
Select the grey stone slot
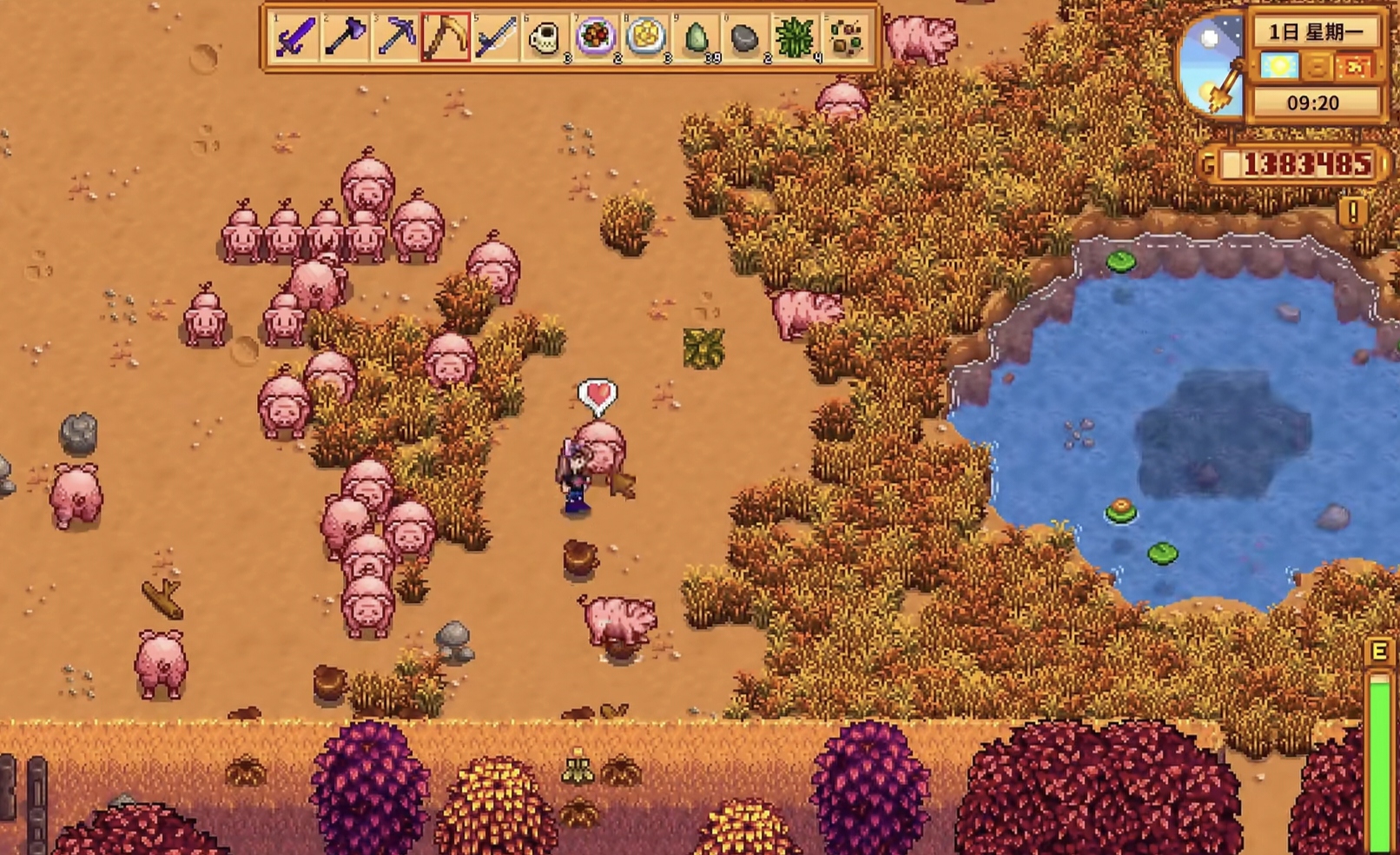click(745, 37)
